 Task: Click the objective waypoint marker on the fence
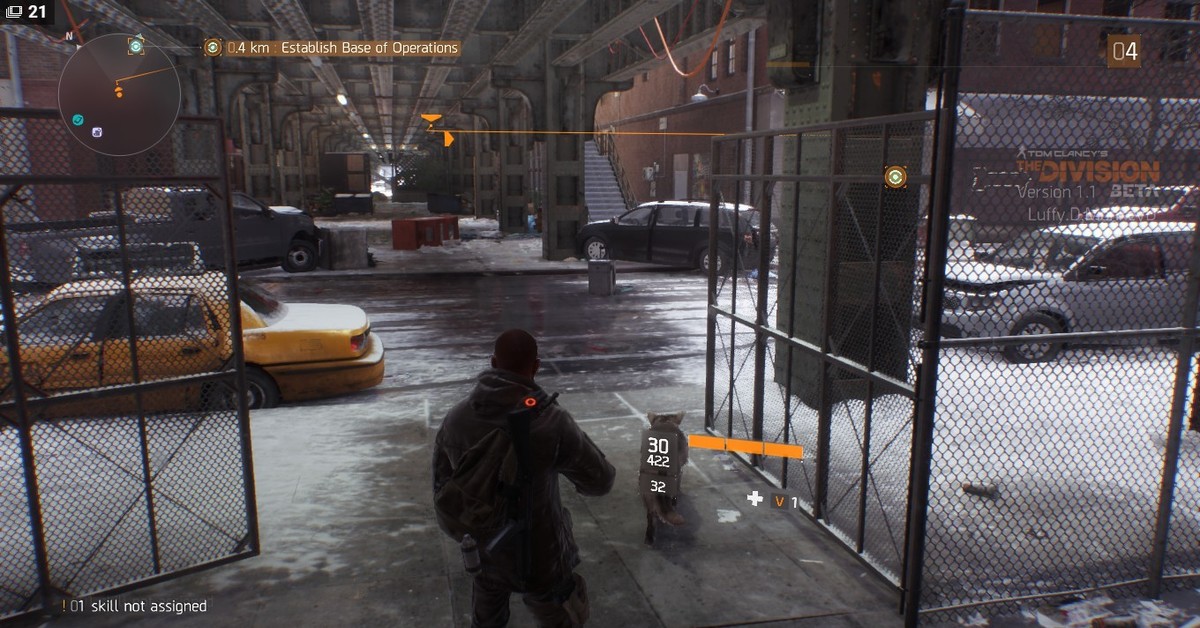895,177
